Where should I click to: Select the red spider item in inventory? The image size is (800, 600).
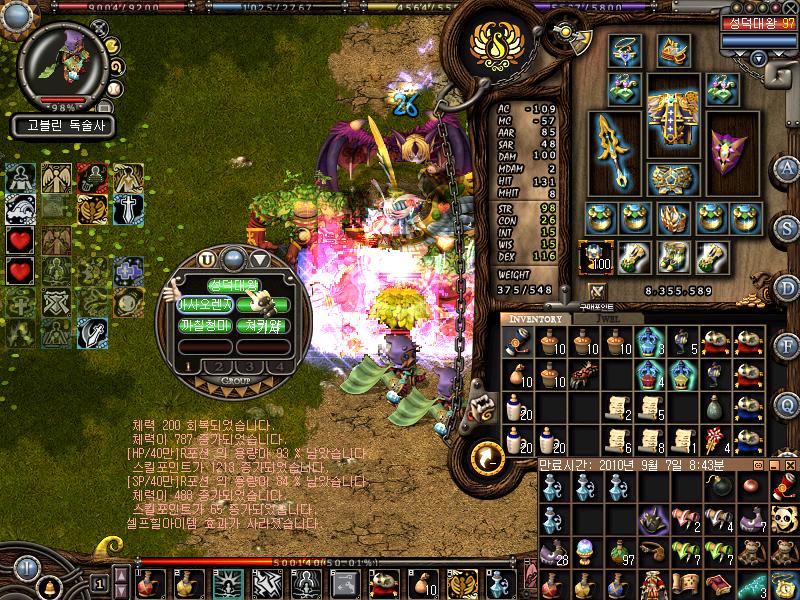click(583, 374)
